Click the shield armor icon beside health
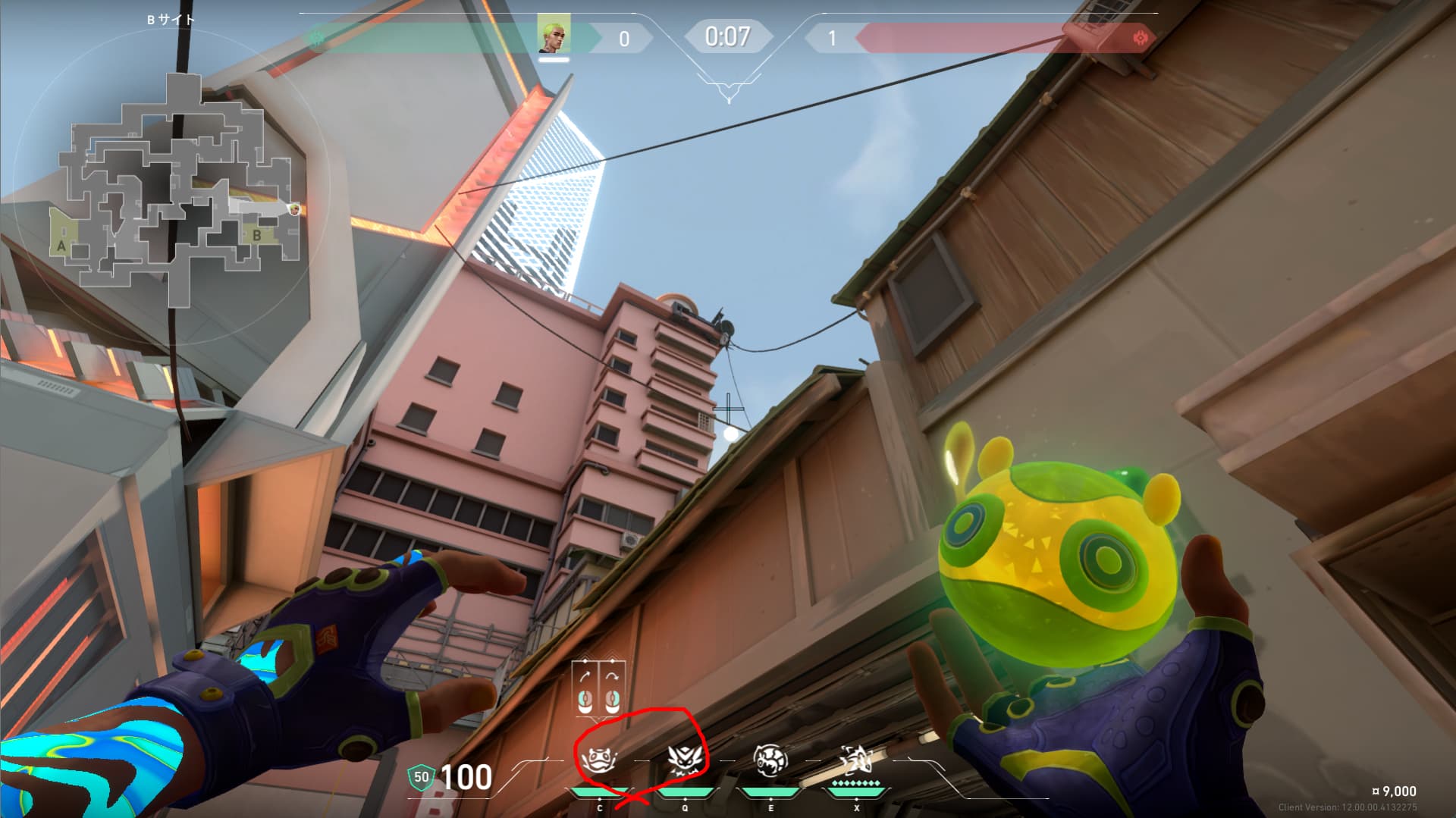The height and width of the screenshot is (818, 1456). pyautogui.click(x=422, y=776)
